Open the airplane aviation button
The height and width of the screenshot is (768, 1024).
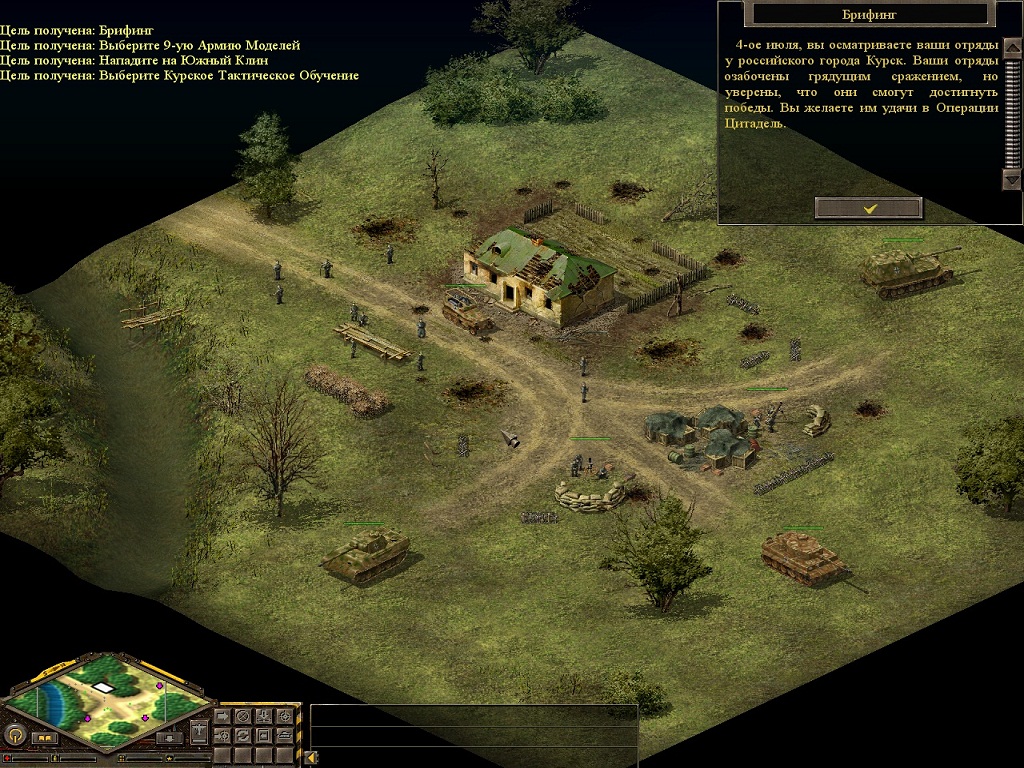[x=199, y=732]
